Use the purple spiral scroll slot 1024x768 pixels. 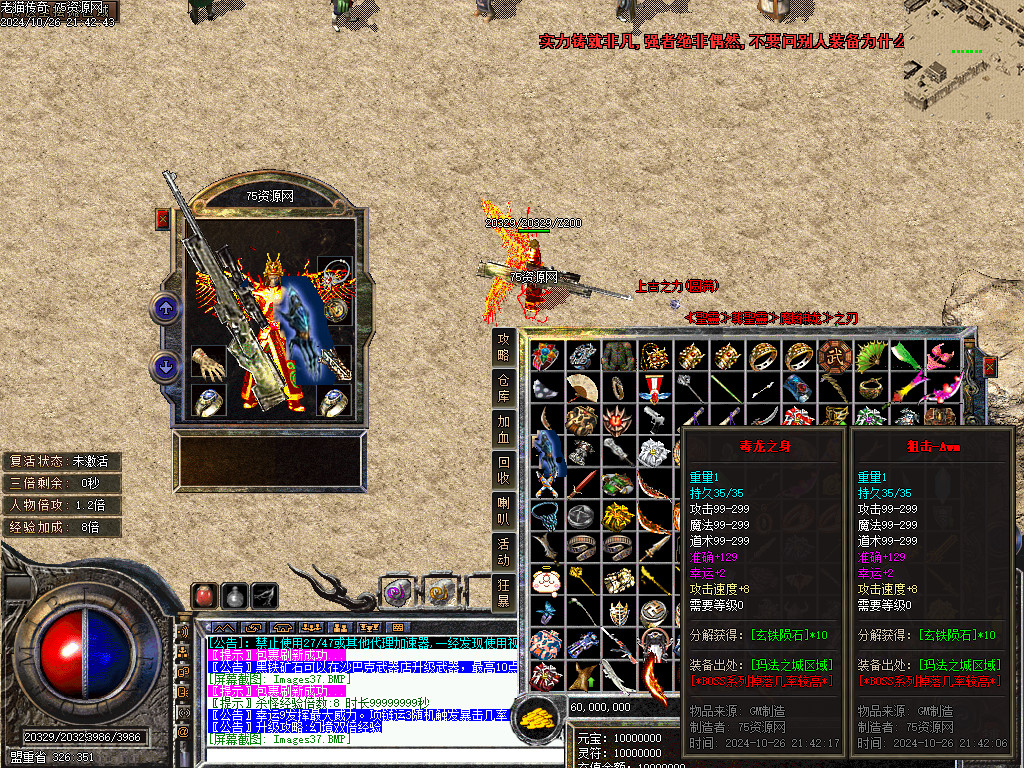pos(397,593)
